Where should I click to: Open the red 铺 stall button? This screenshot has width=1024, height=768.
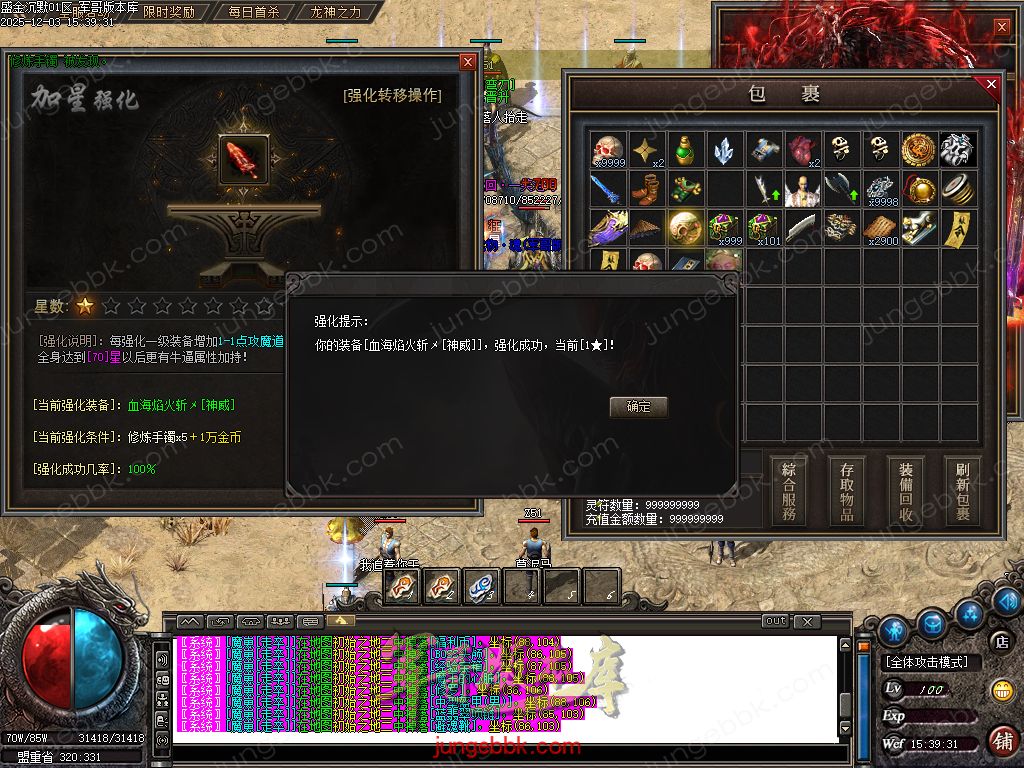click(1002, 741)
